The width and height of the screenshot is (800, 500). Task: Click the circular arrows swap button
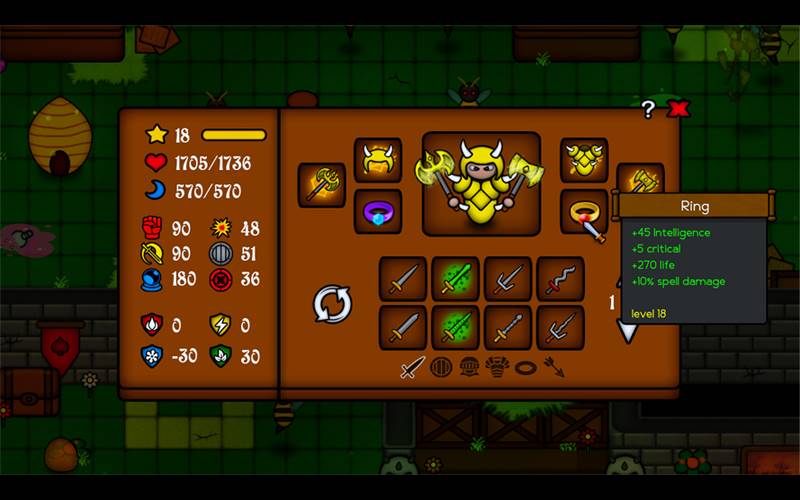(x=332, y=304)
